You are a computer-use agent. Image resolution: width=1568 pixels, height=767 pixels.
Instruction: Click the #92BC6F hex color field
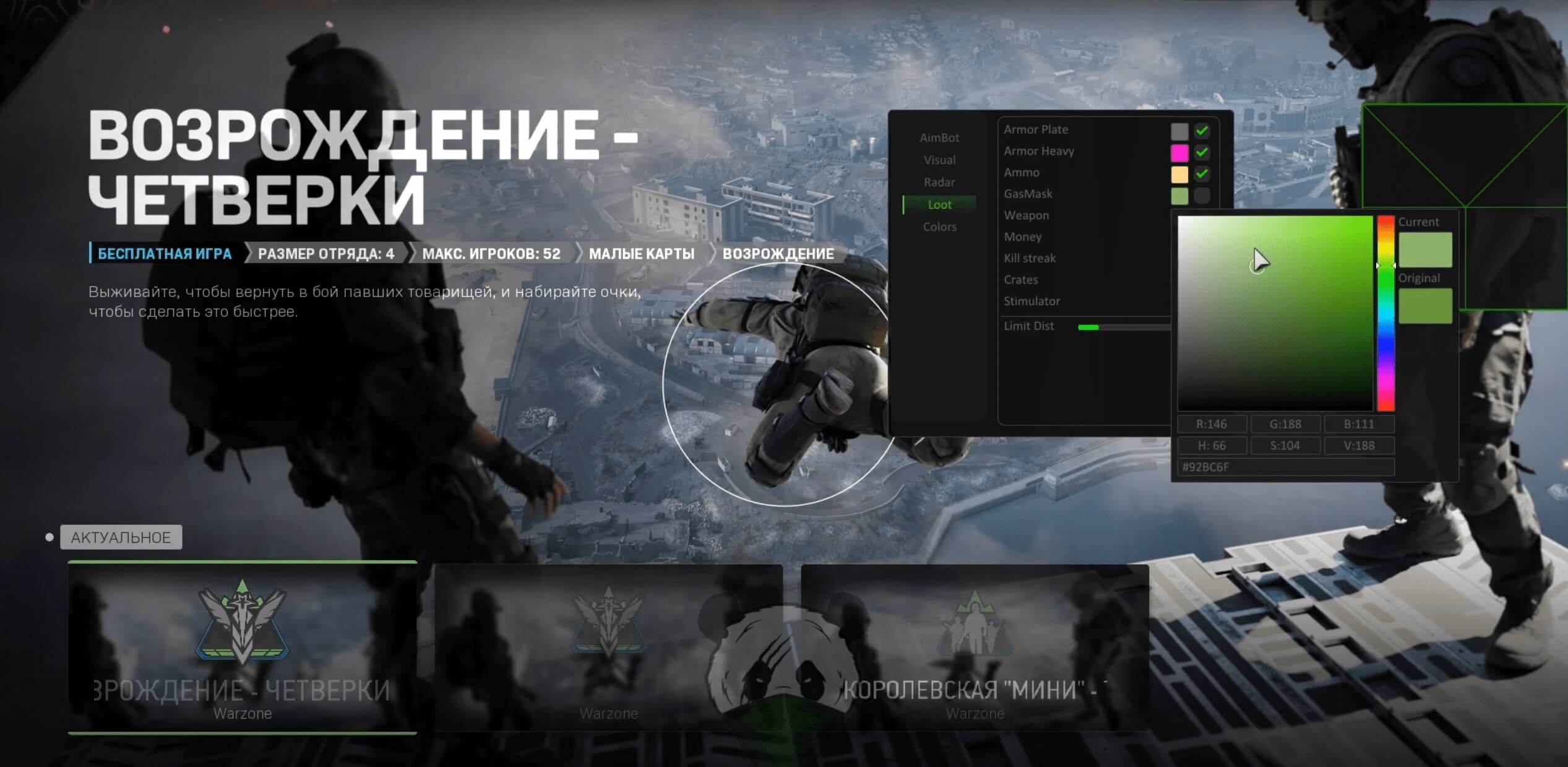click(1285, 467)
